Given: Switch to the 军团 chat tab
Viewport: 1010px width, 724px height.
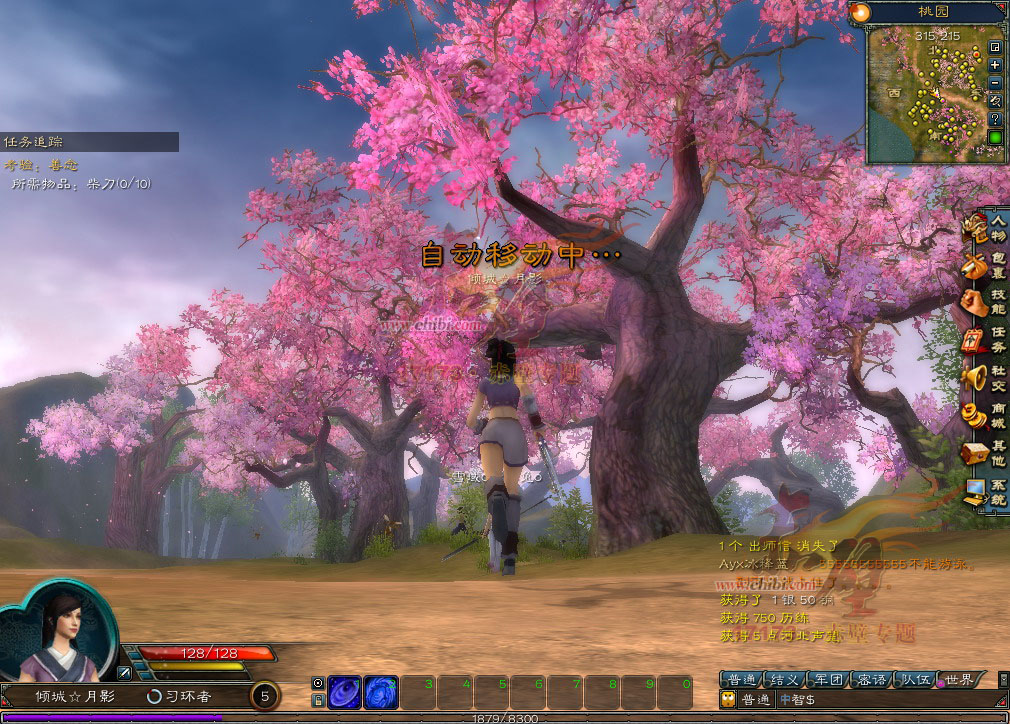Looking at the screenshot, I should (828, 680).
